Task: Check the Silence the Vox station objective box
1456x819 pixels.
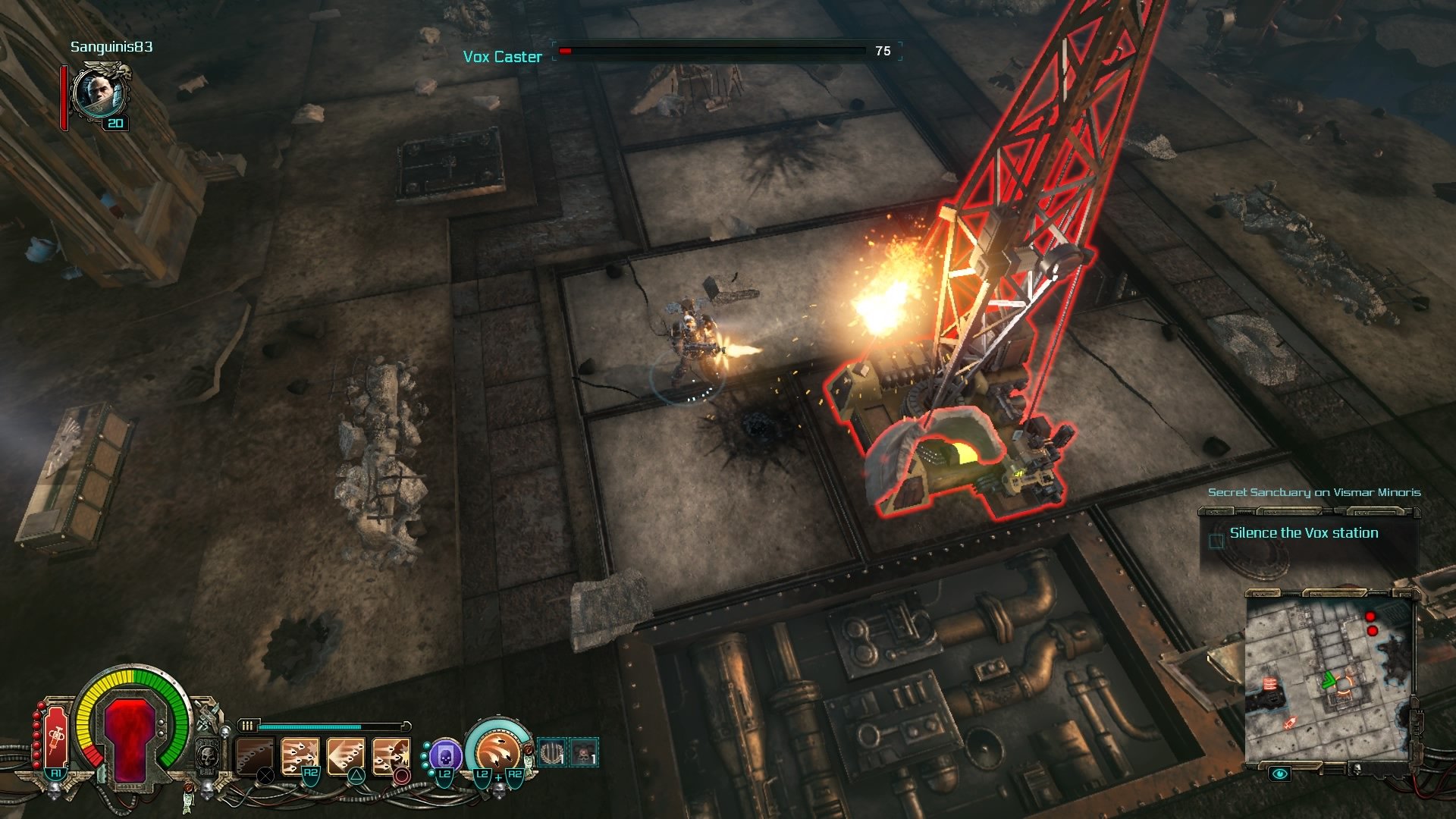Action: pos(1215,542)
